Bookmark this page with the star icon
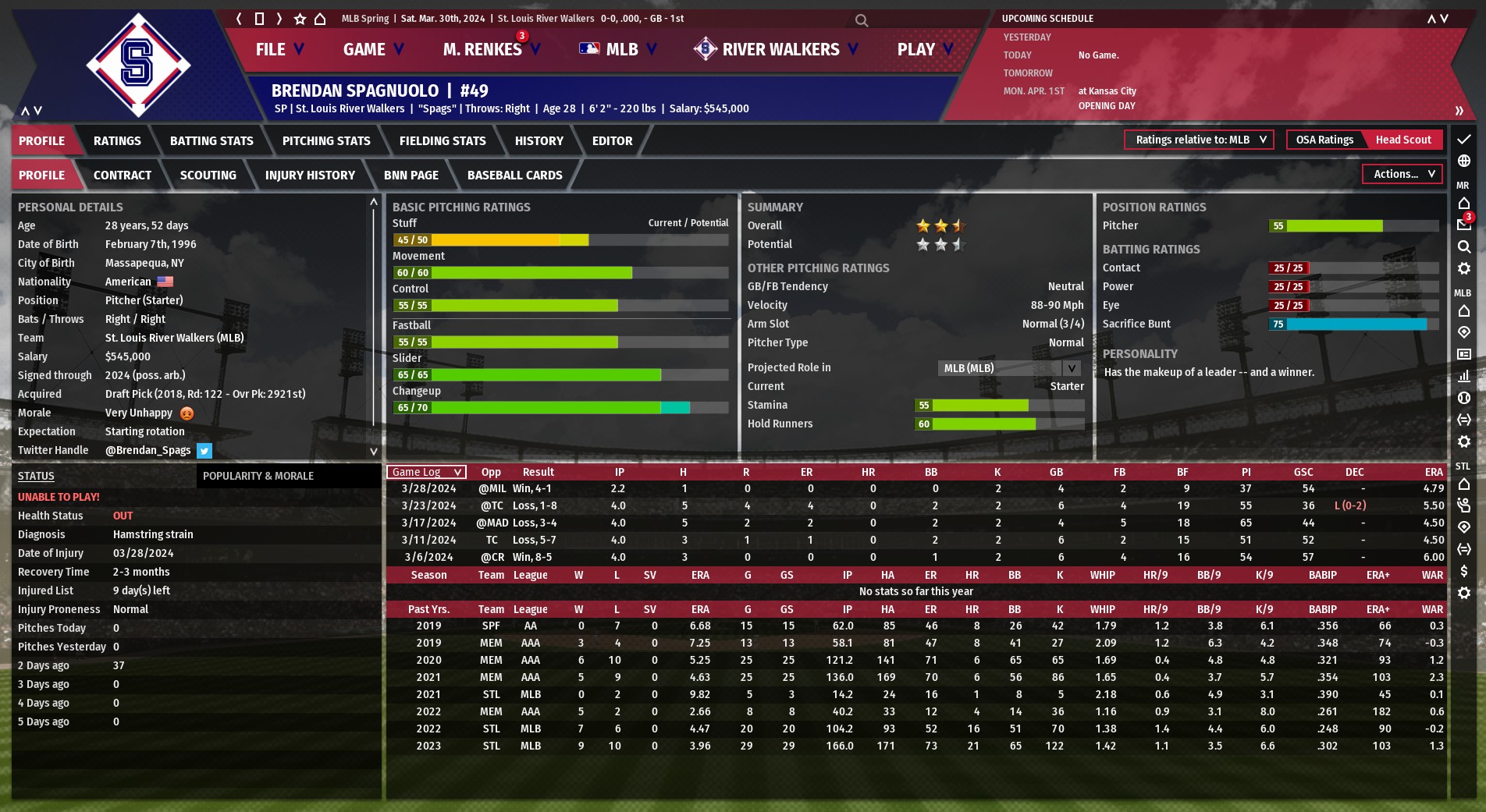Screen dimensions: 1486x812 point(300,19)
